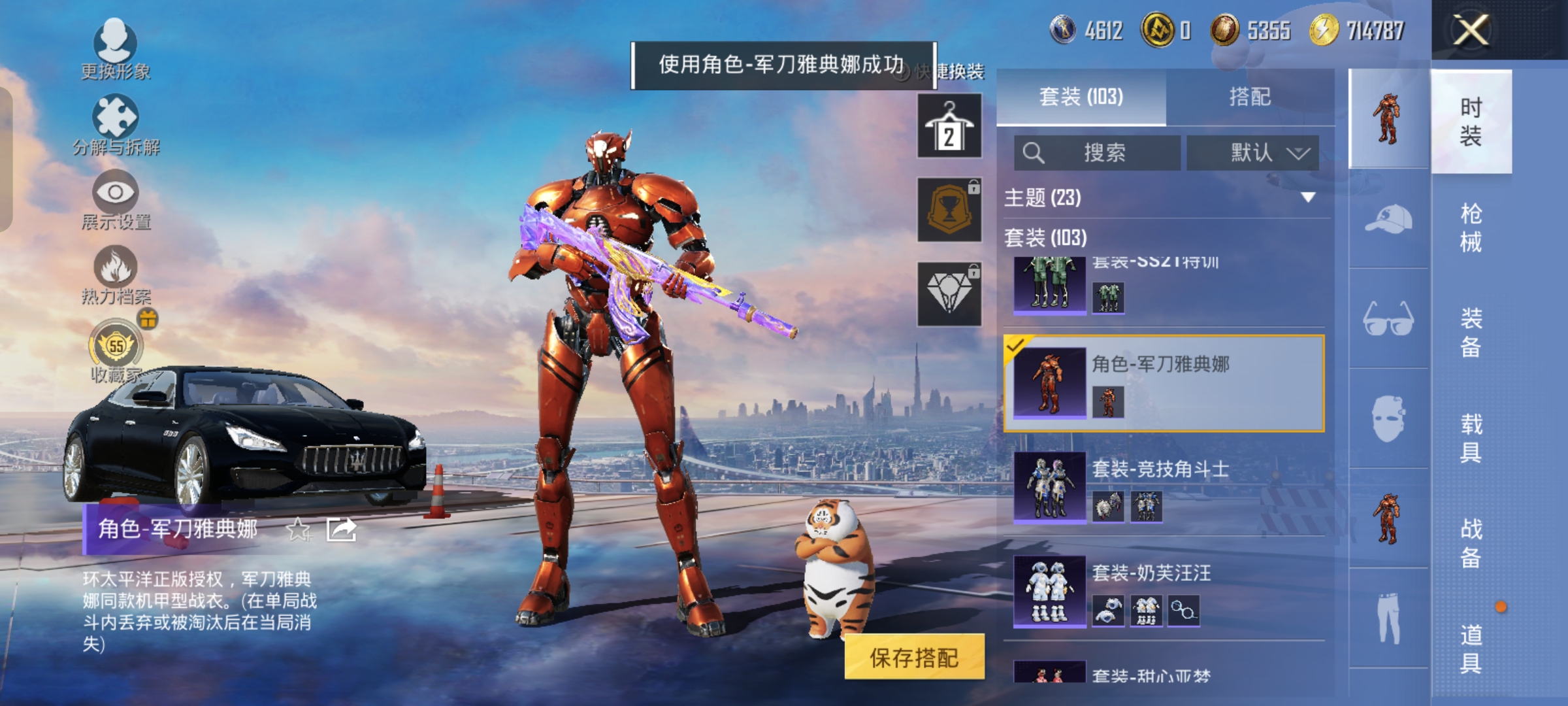Share the outfit via the arrow icon
Image resolution: width=1568 pixels, height=706 pixels.
click(341, 529)
